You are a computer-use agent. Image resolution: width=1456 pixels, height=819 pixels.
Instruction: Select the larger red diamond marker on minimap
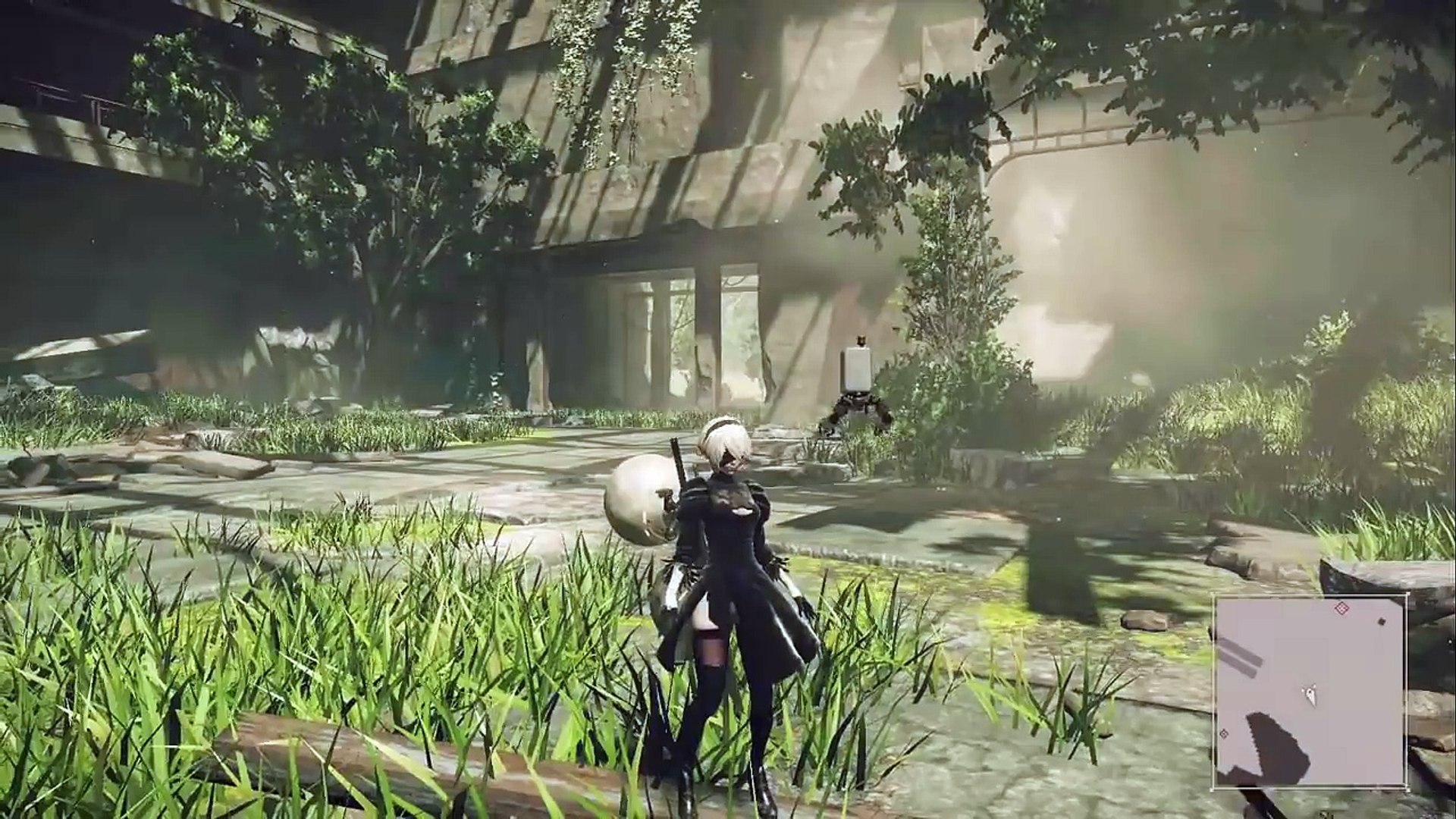(x=1342, y=608)
